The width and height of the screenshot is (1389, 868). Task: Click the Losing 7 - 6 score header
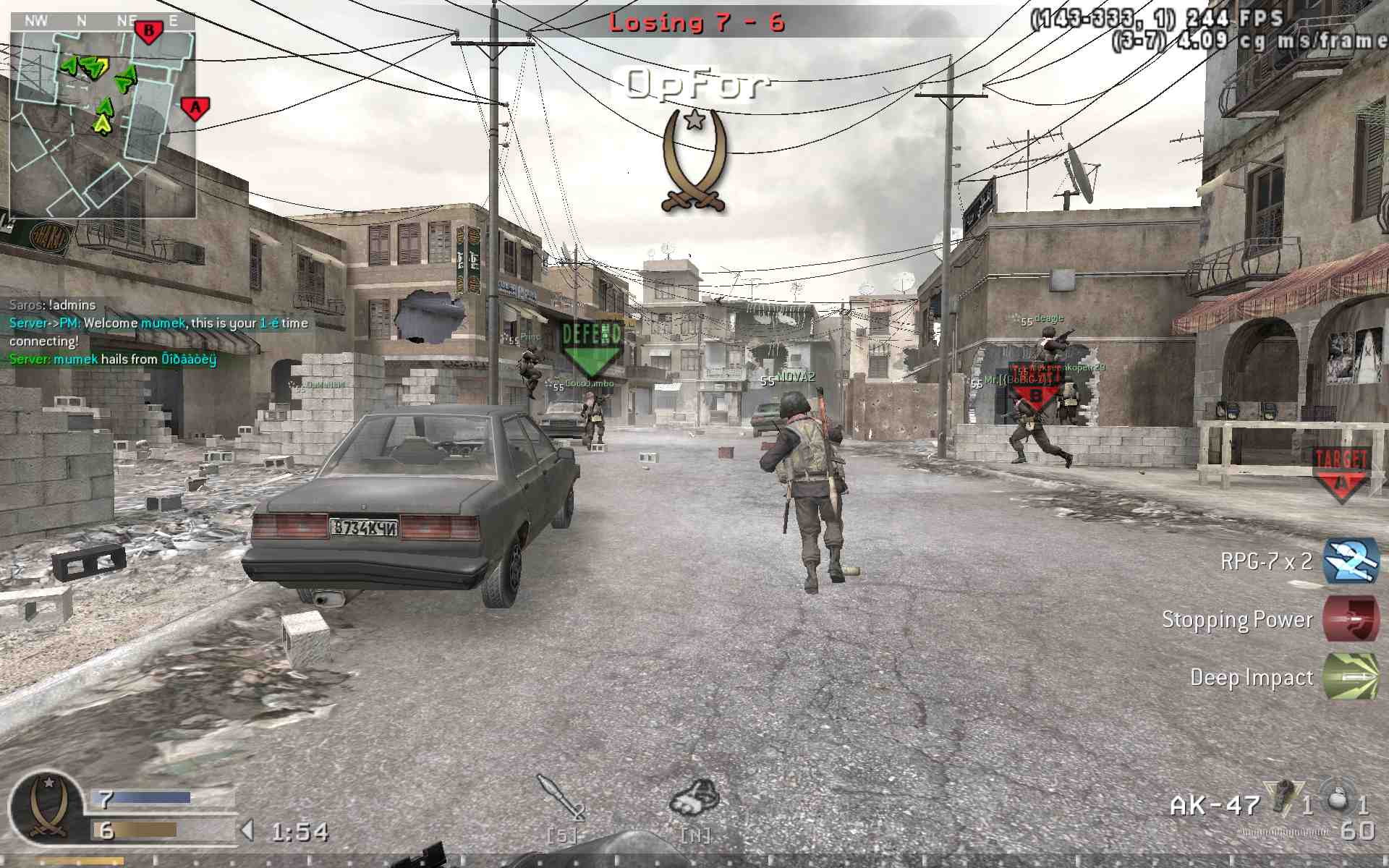pos(697,22)
